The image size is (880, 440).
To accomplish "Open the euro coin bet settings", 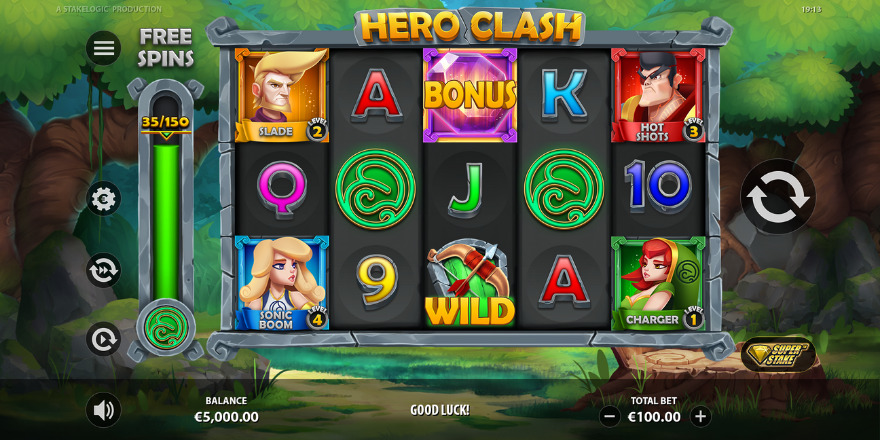I will [103, 198].
